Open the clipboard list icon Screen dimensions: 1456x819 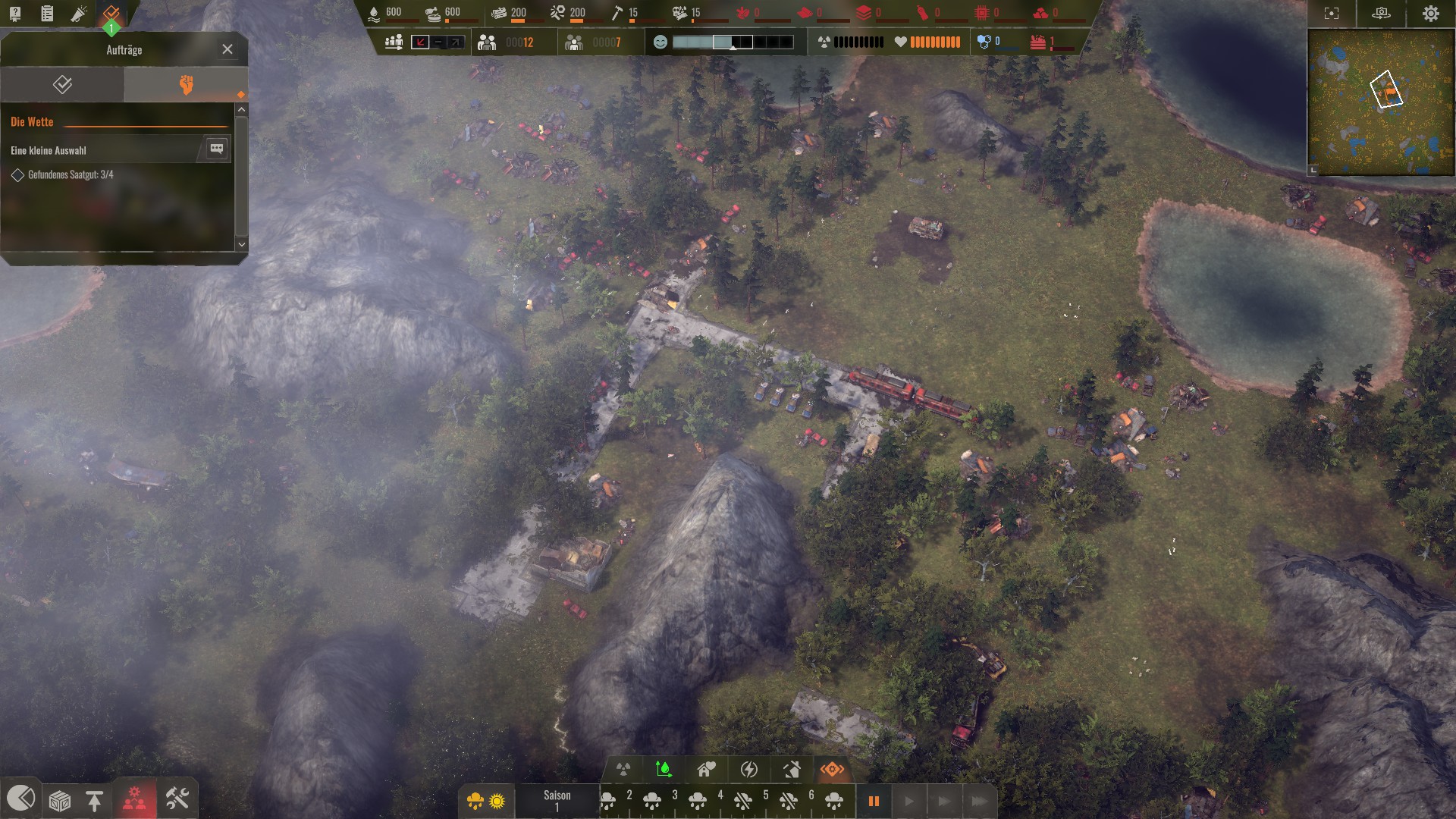[47, 13]
